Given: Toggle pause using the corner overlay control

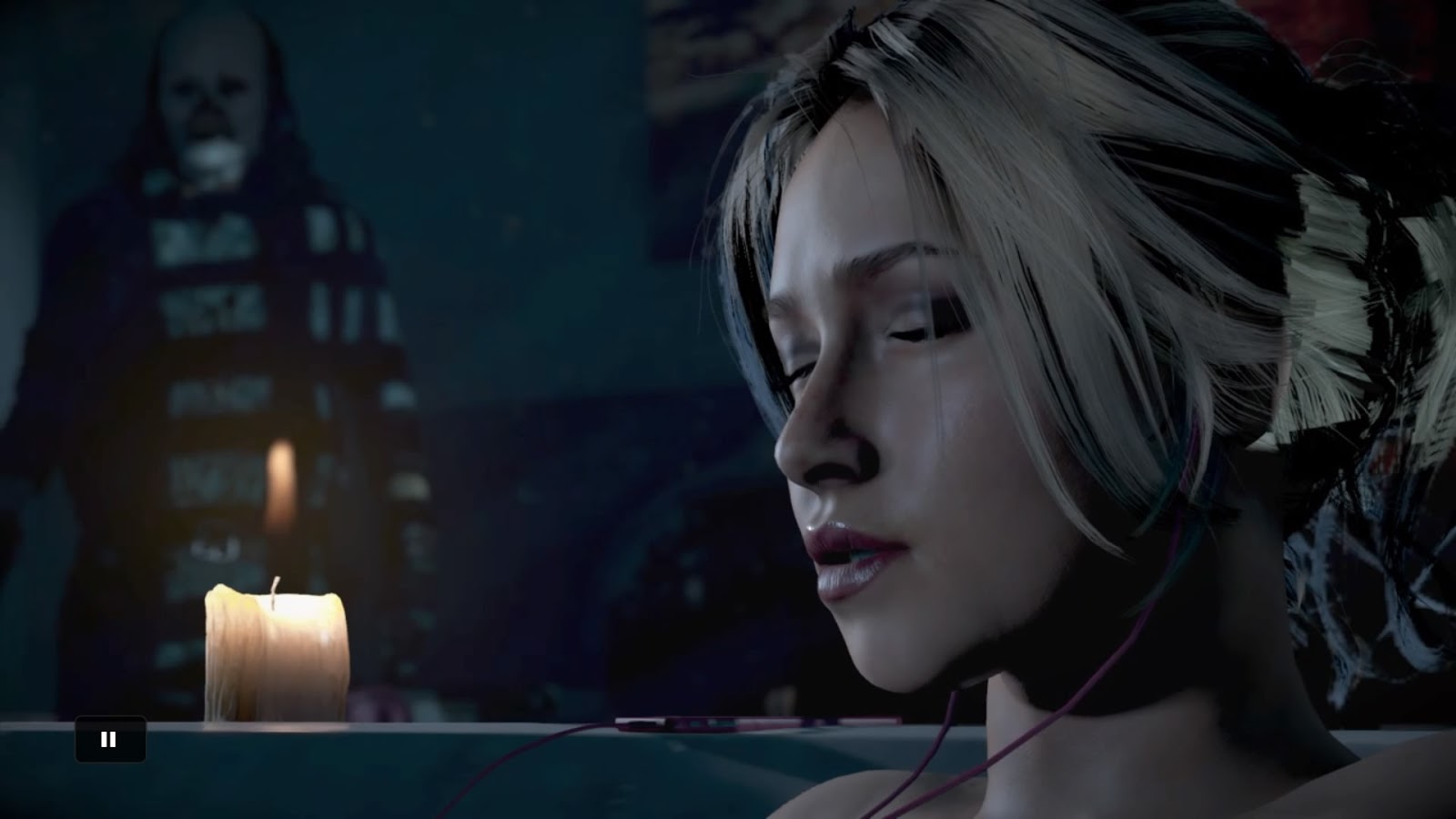Looking at the screenshot, I should [110, 739].
